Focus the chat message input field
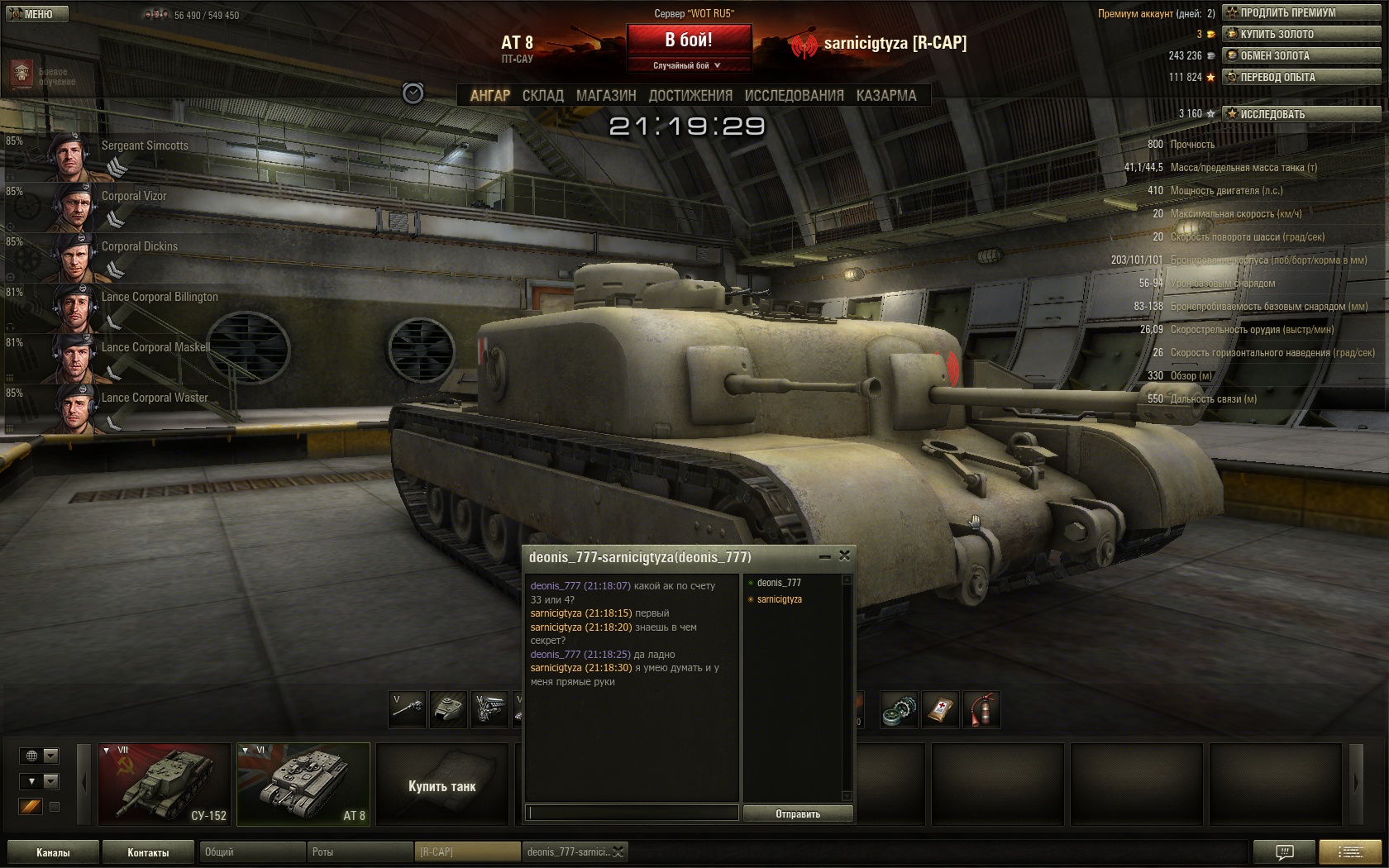 tap(632, 813)
